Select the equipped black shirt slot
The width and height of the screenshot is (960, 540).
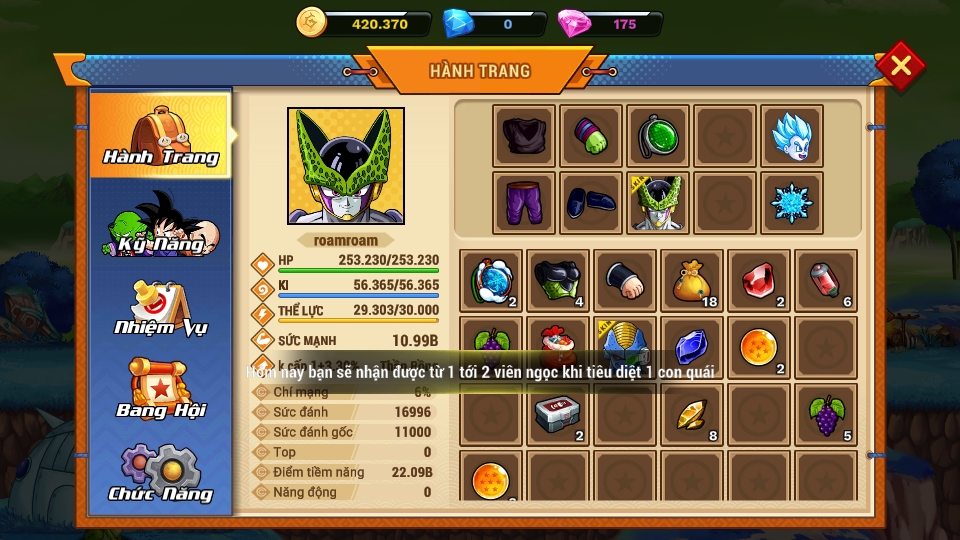[524, 136]
